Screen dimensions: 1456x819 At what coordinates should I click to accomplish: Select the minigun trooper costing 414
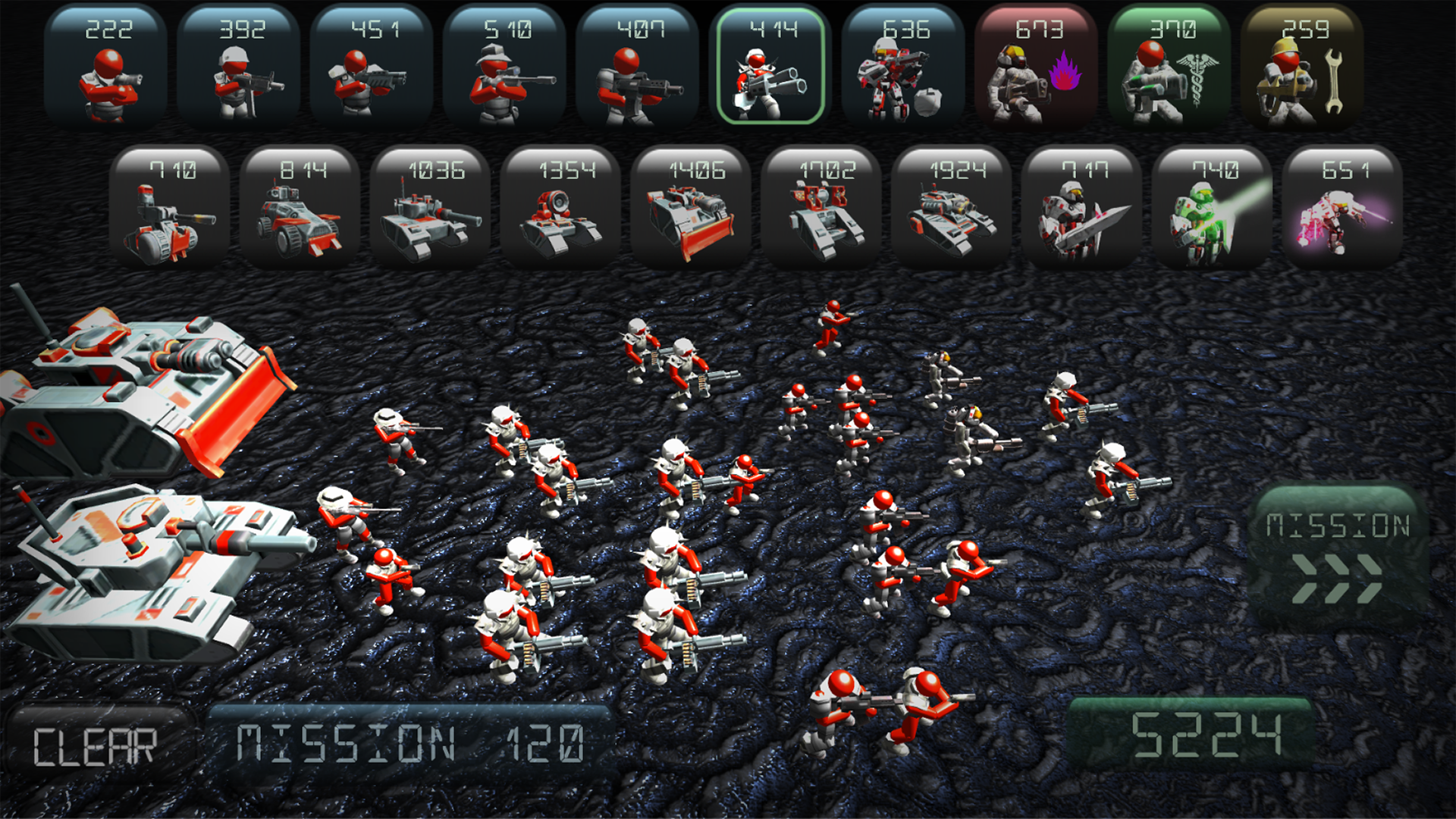coord(769,68)
